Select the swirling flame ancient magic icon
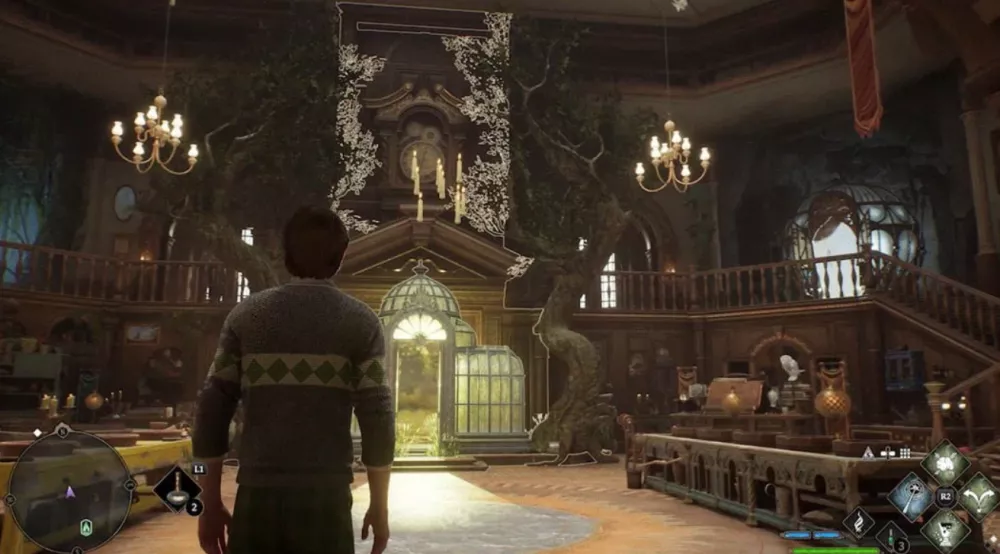Image resolution: width=1000 pixels, height=554 pixels. coord(859,521)
